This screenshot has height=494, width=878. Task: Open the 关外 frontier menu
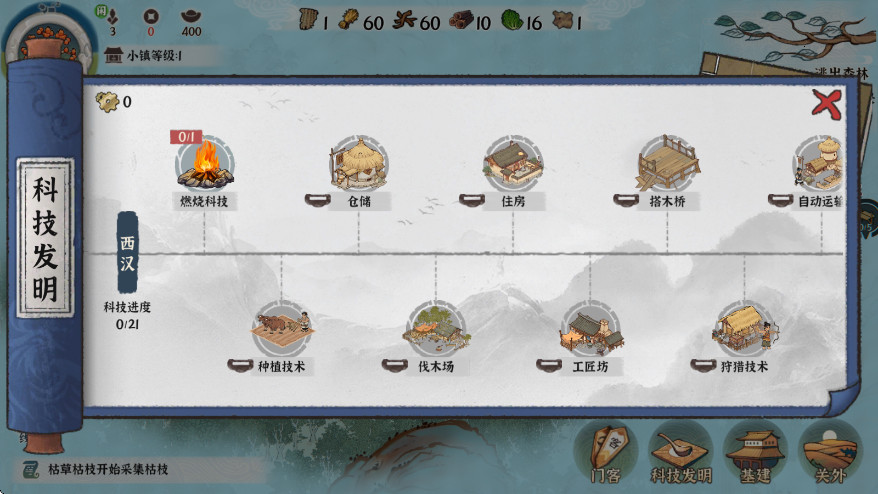830,452
